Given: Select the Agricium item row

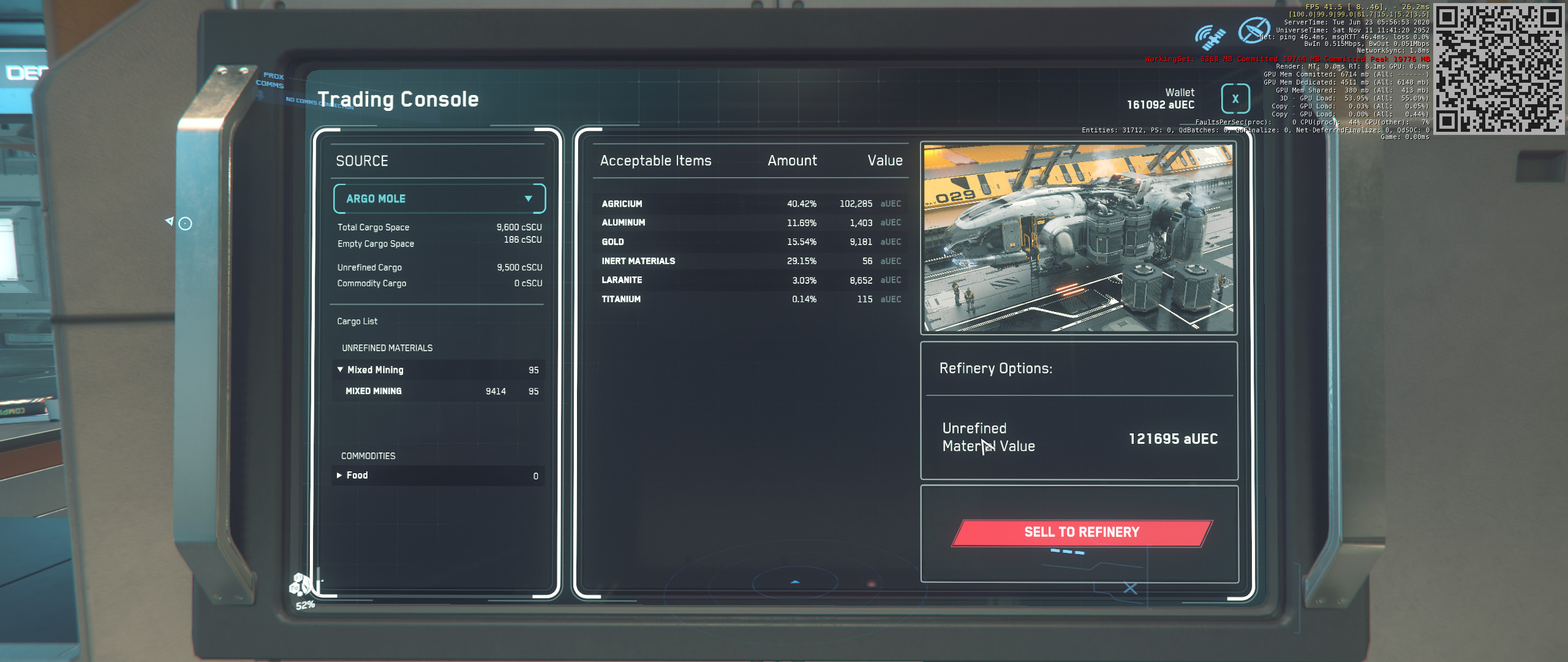Looking at the screenshot, I should (750, 204).
